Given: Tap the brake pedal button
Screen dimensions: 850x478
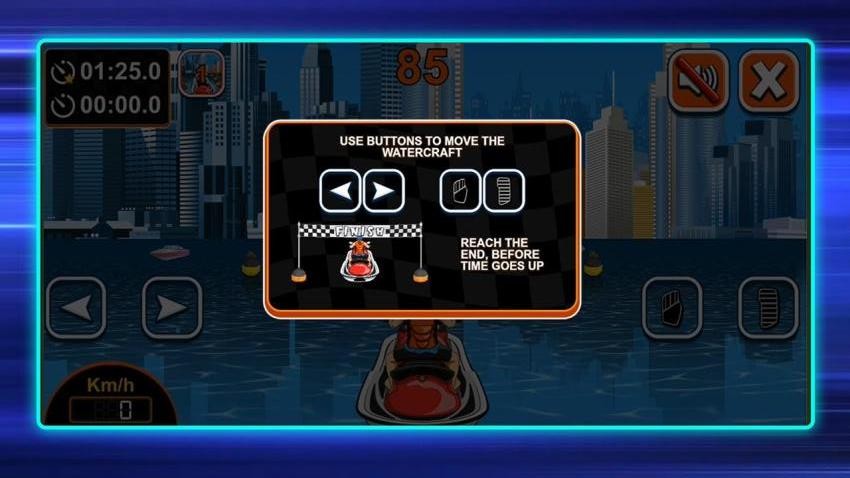Looking at the screenshot, I should [672, 307].
